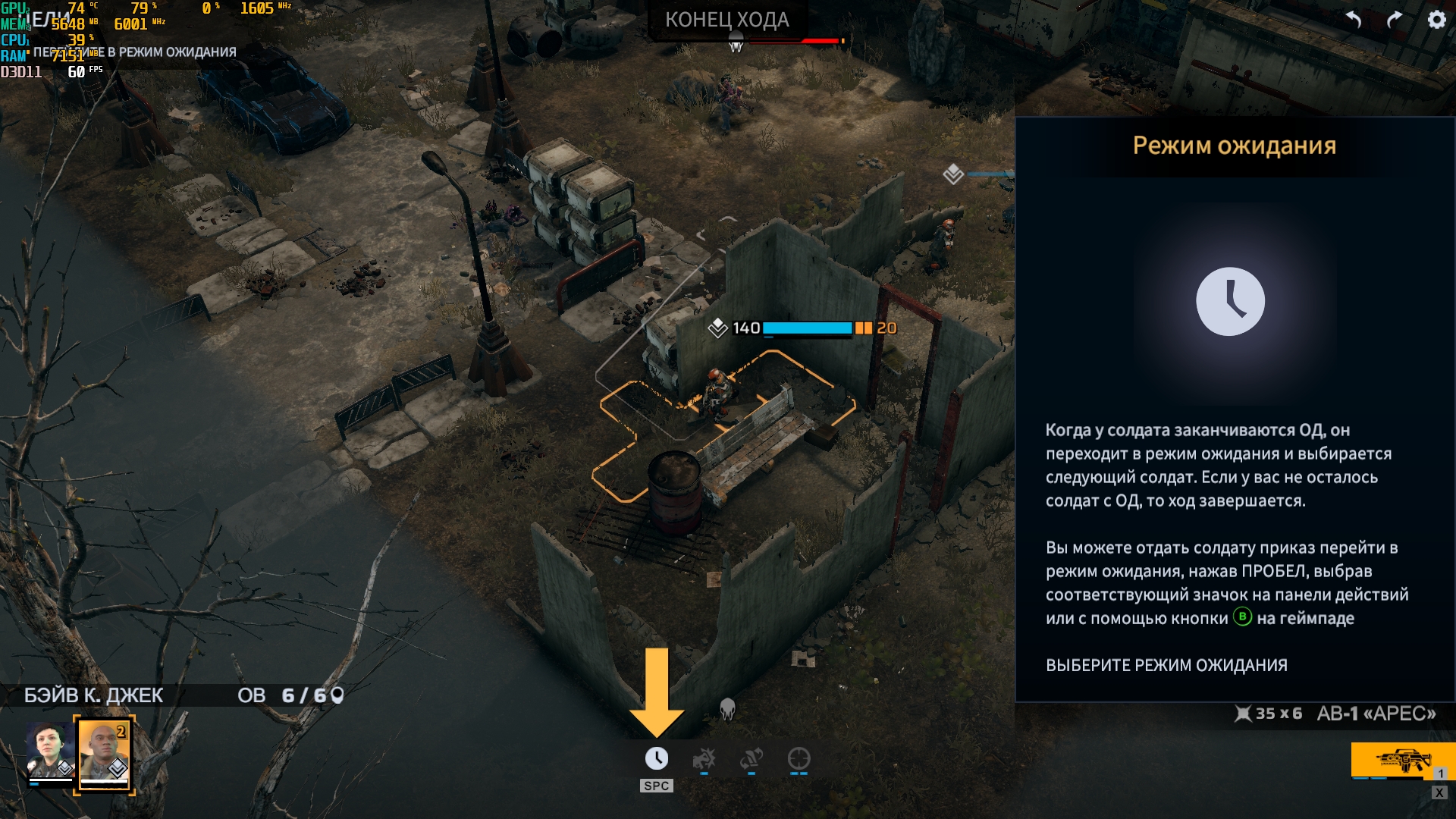This screenshot has width=1456, height=819.
Task: Open settings with the gear icon
Action: [1436, 20]
